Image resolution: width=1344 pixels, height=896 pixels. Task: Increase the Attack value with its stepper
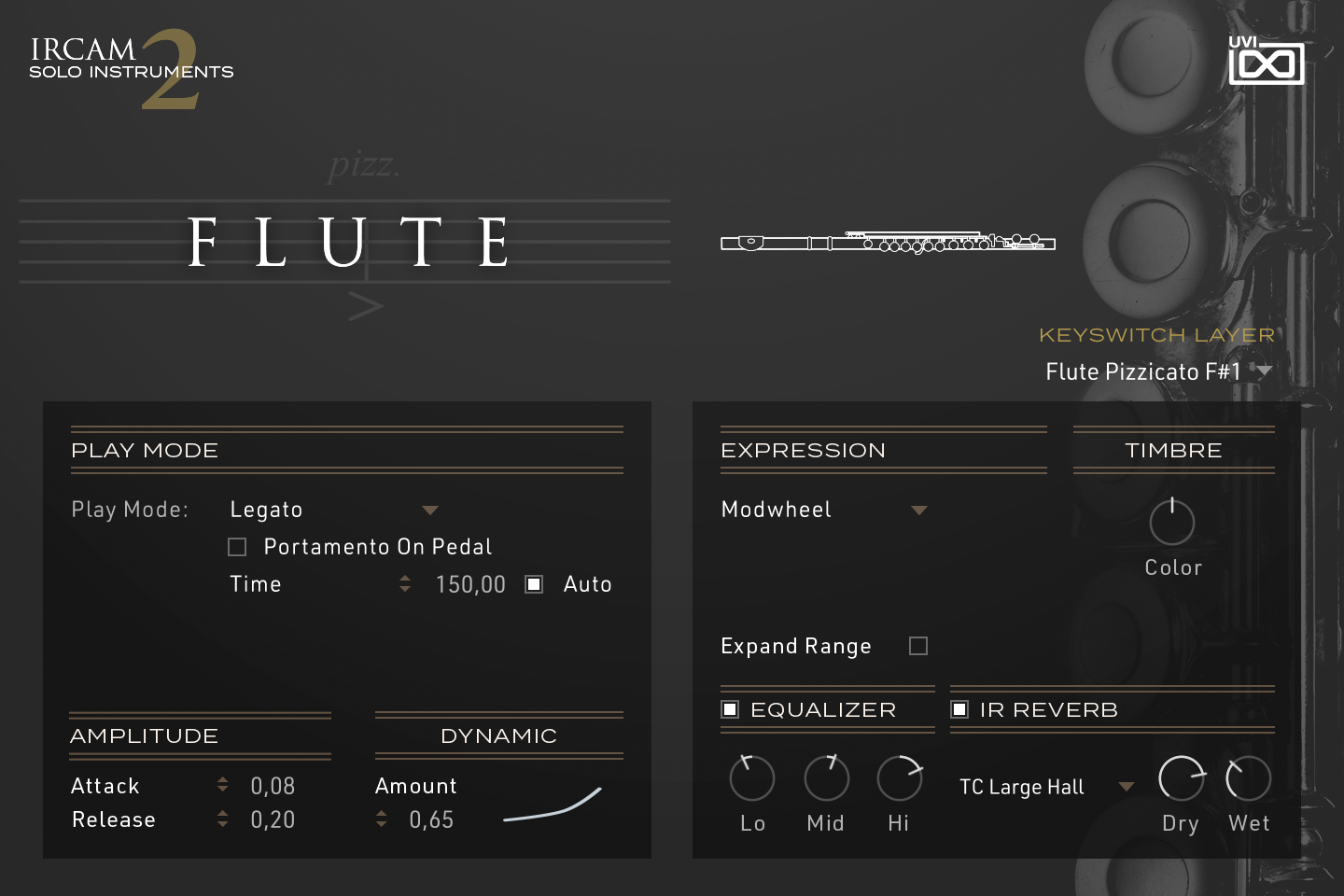tap(222, 779)
